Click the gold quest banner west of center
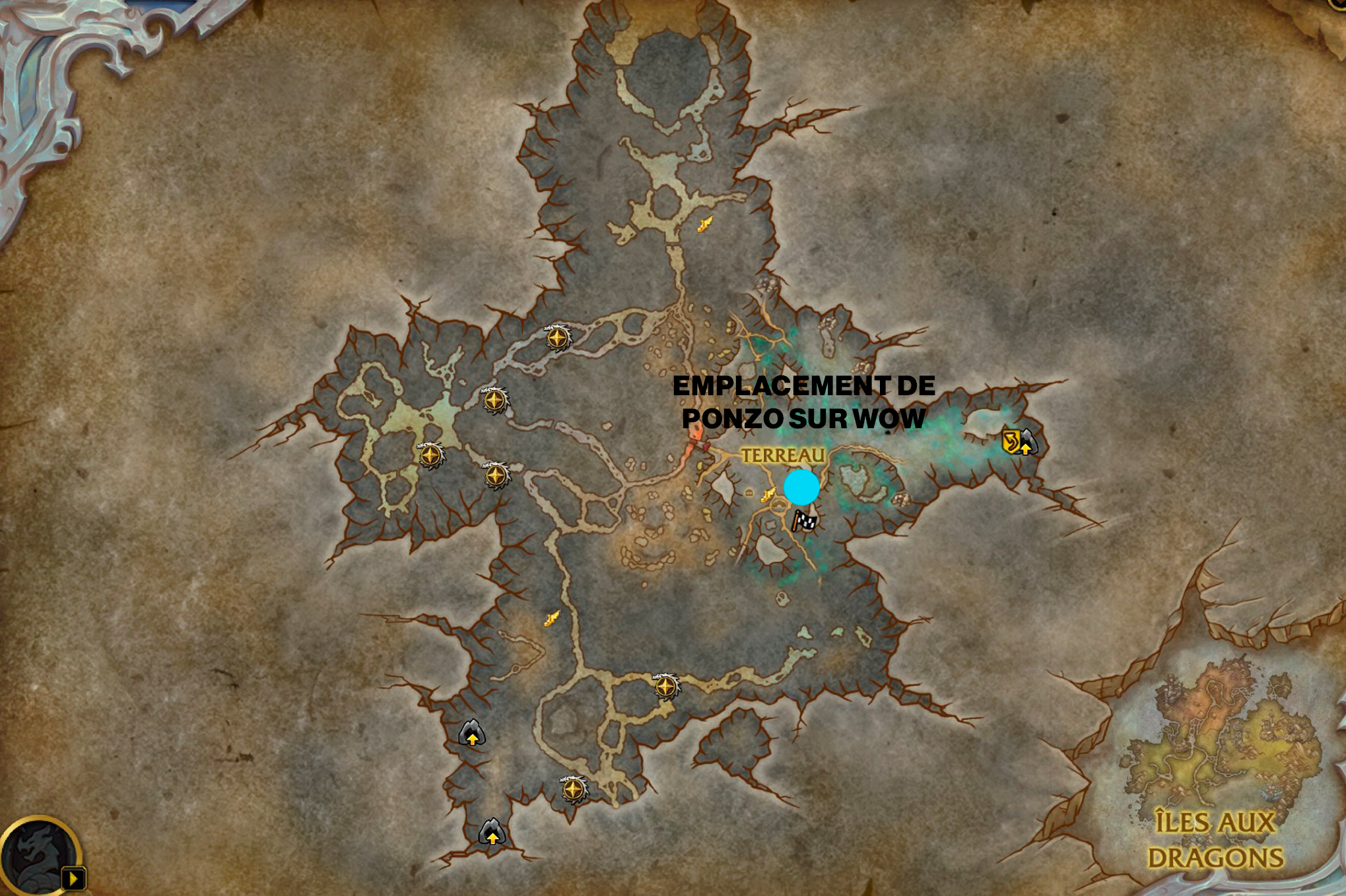This screenshot has width=1346, height=896. tap(551, 619)
